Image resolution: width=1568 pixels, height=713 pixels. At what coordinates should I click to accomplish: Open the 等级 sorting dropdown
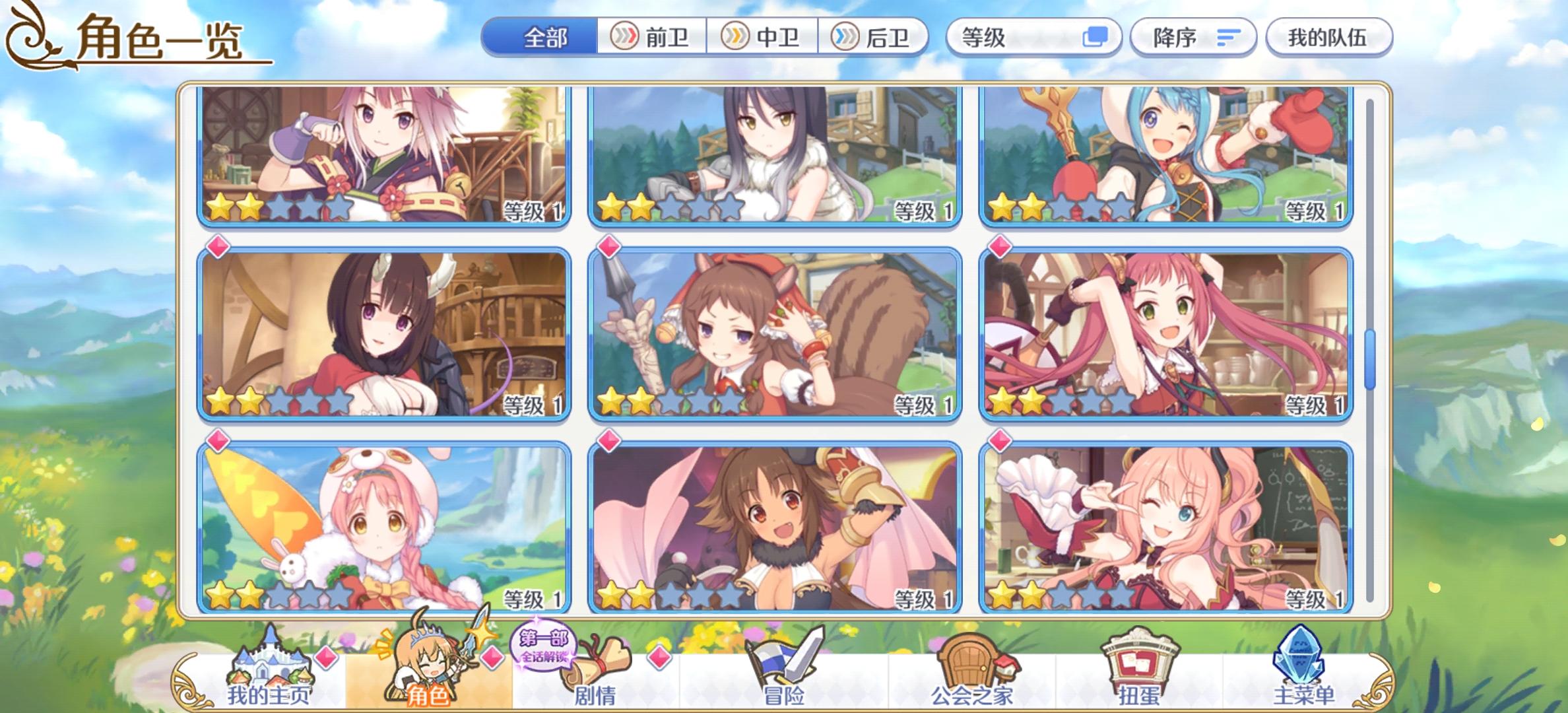click(x=1033, y=38)
